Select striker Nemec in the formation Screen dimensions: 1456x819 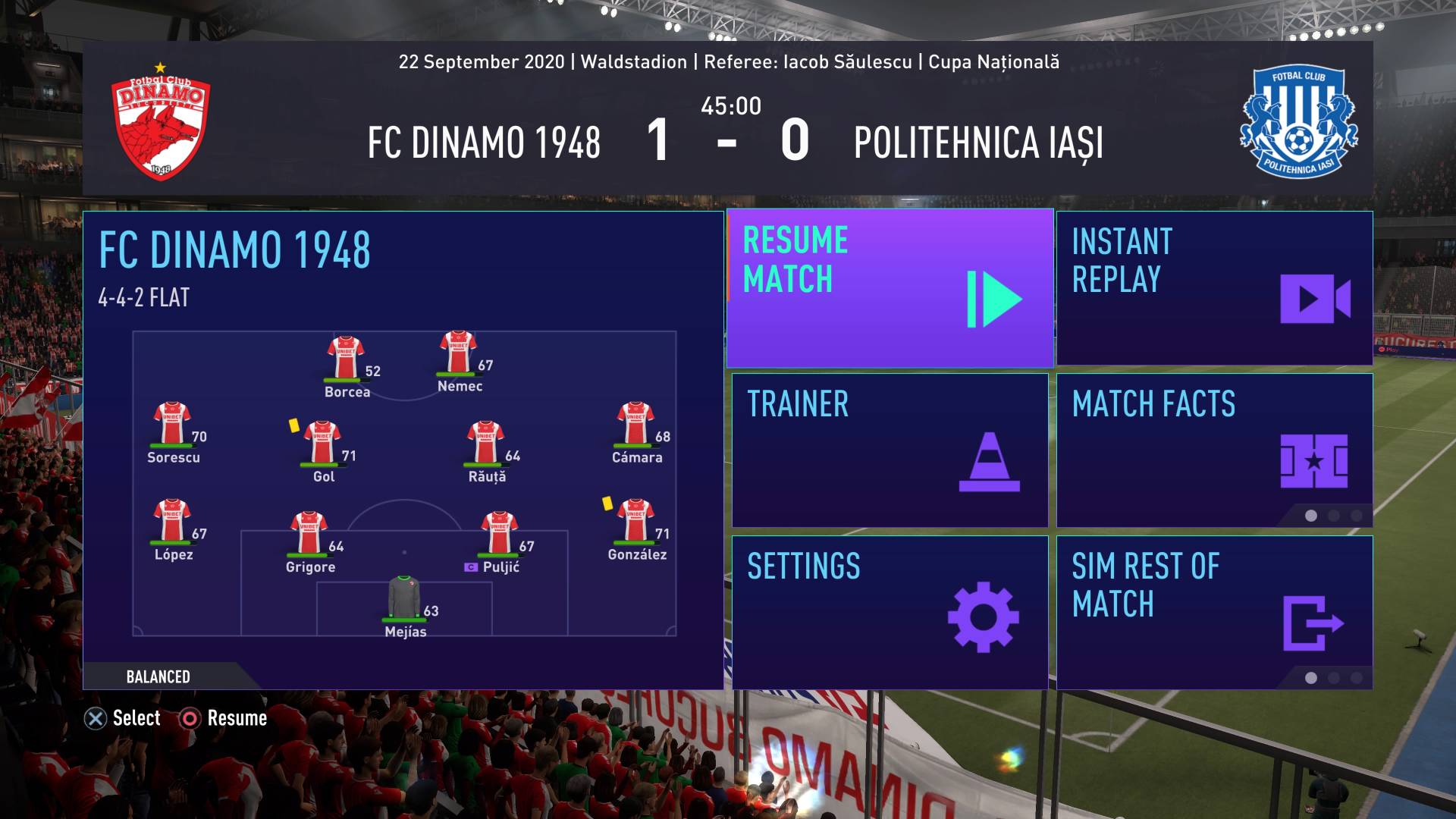[458, 353]
